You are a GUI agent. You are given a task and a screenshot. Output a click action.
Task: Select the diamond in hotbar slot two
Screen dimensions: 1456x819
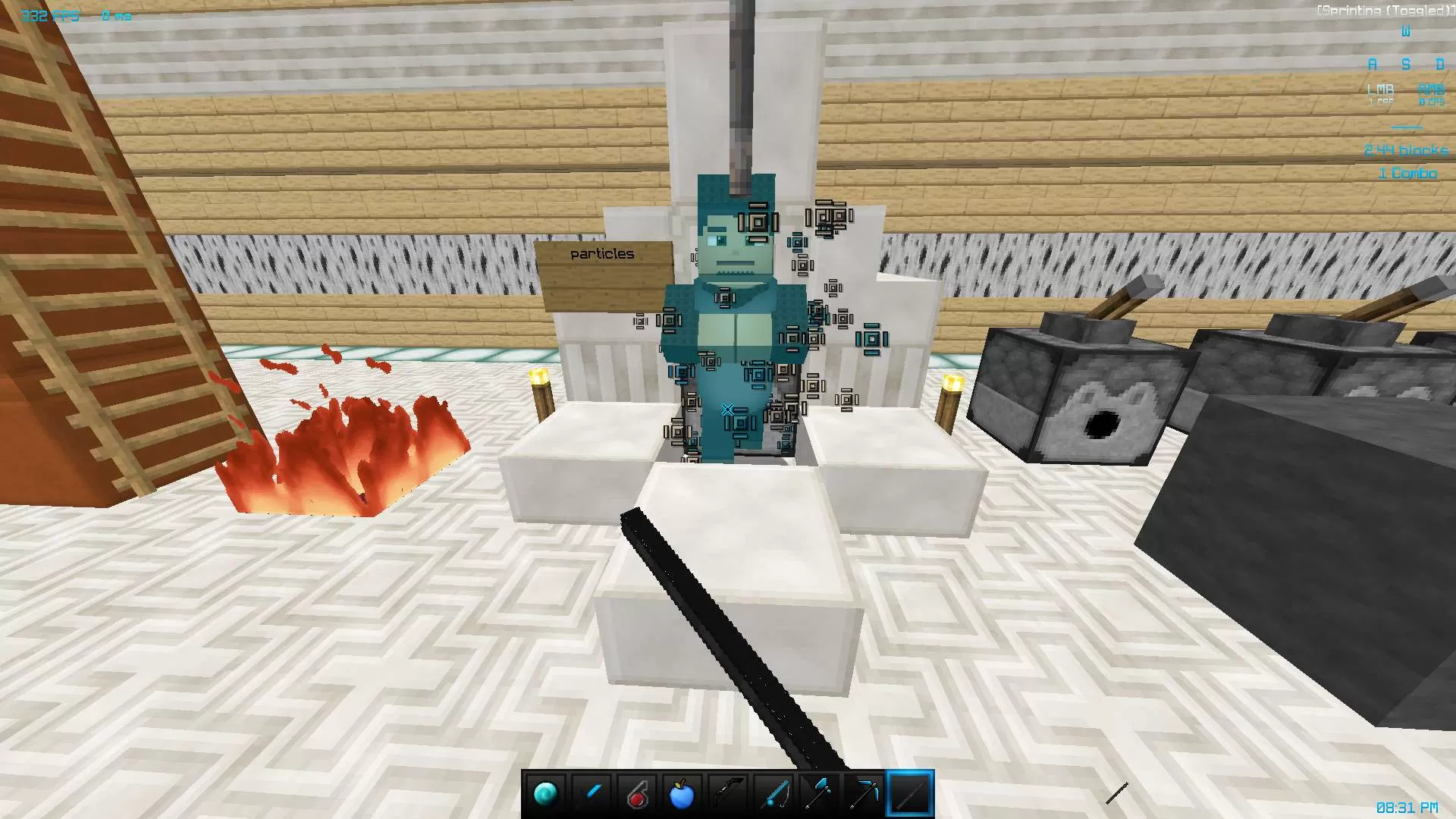pyautogui.click(x=593, y=793)
